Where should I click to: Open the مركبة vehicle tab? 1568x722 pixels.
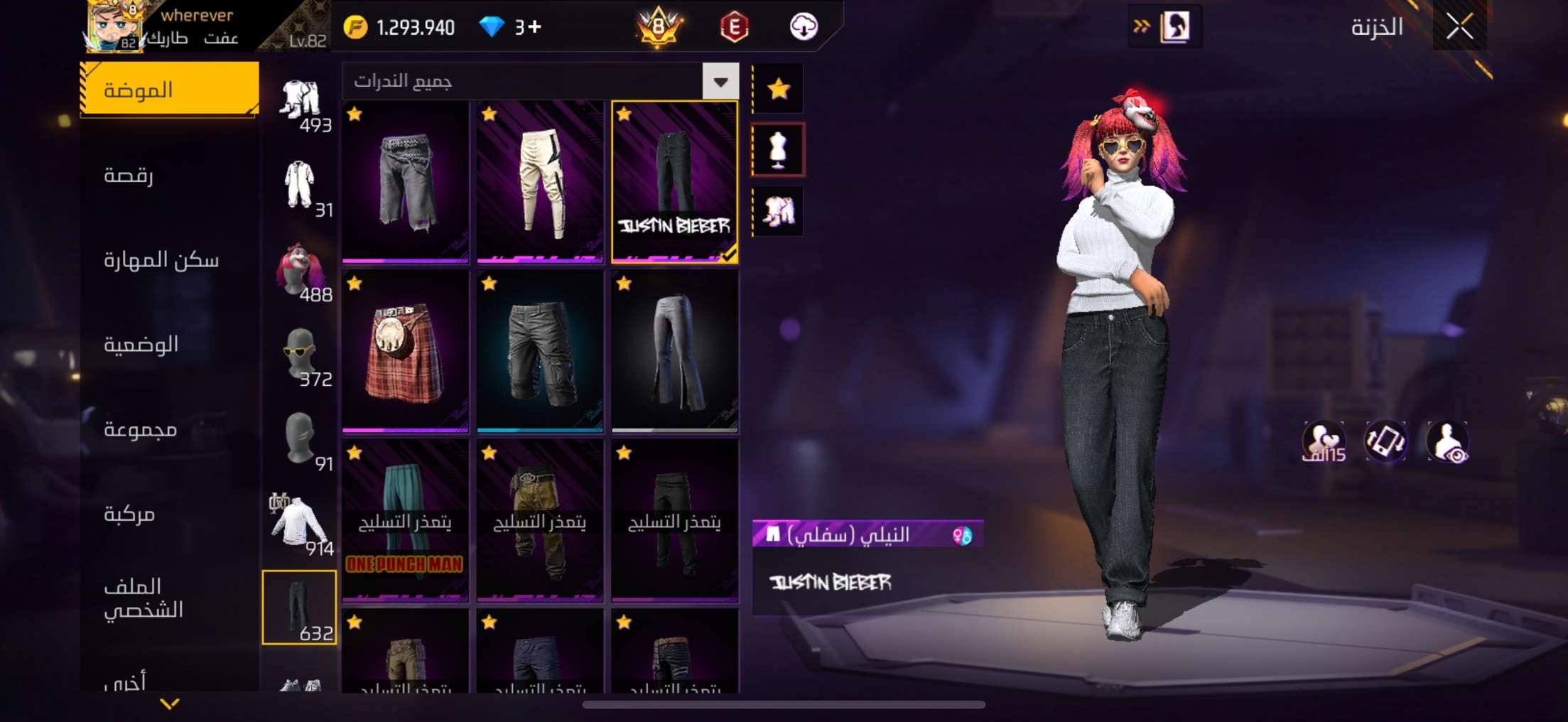coord(129,514)
